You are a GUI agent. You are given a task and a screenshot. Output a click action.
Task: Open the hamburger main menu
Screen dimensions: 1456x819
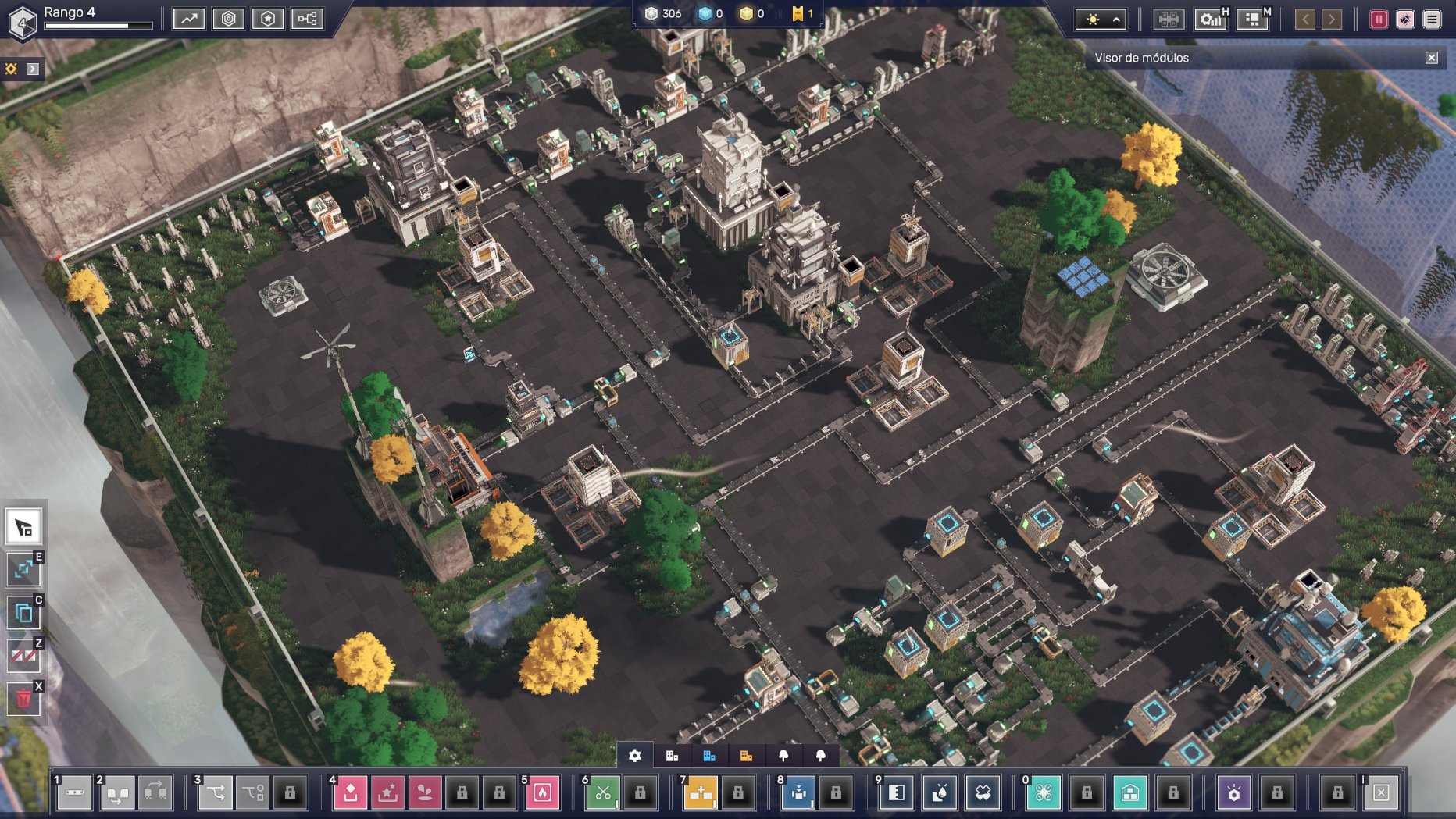1432,20
